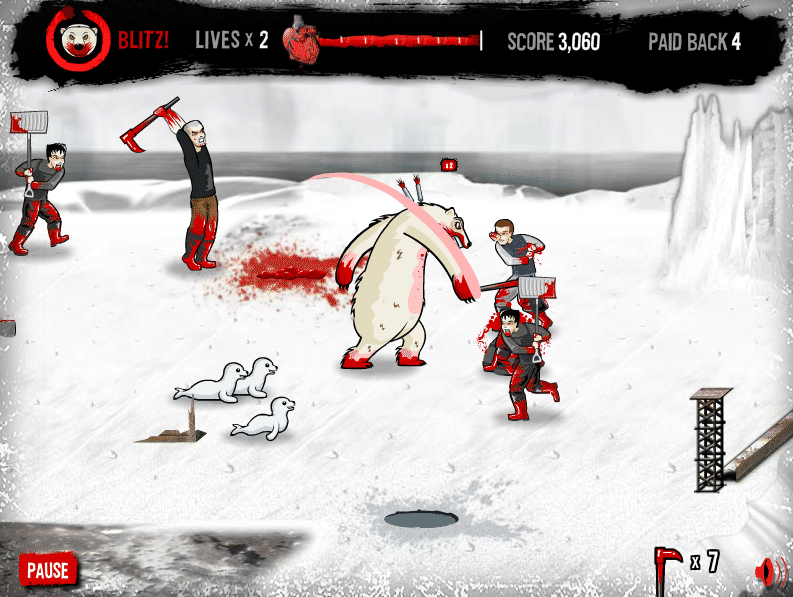Viewport: 793px width, 597px height.
Task: Activate the bear face Blitz icon
Action: [x=77, y=41]
